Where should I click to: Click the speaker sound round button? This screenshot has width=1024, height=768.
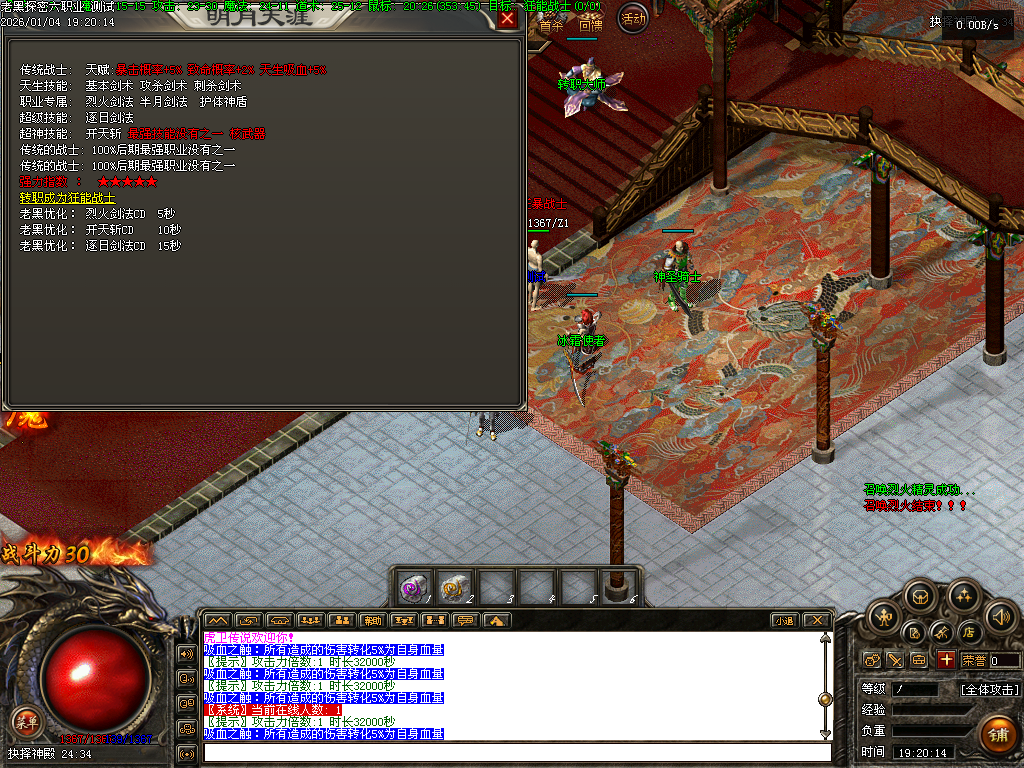click(1000, 616)
